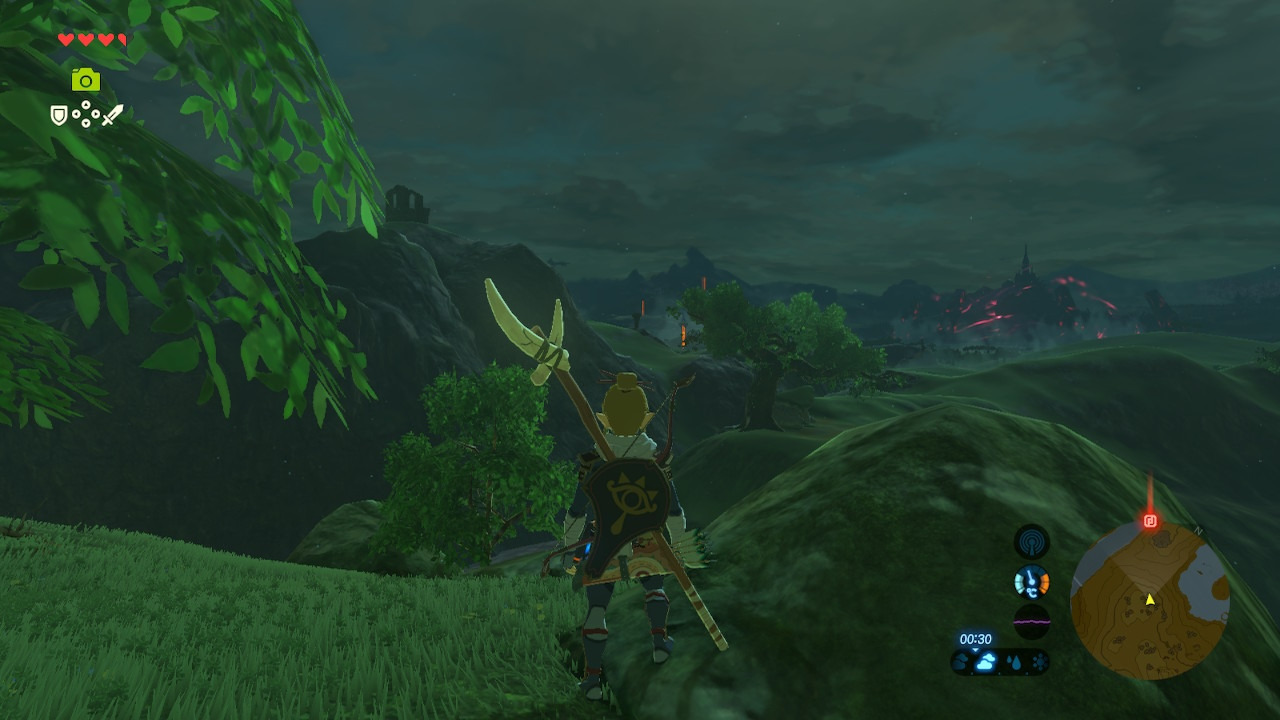
Task: Activate the Sheikah Sensor antenna icon
Action: (1032, 542)
